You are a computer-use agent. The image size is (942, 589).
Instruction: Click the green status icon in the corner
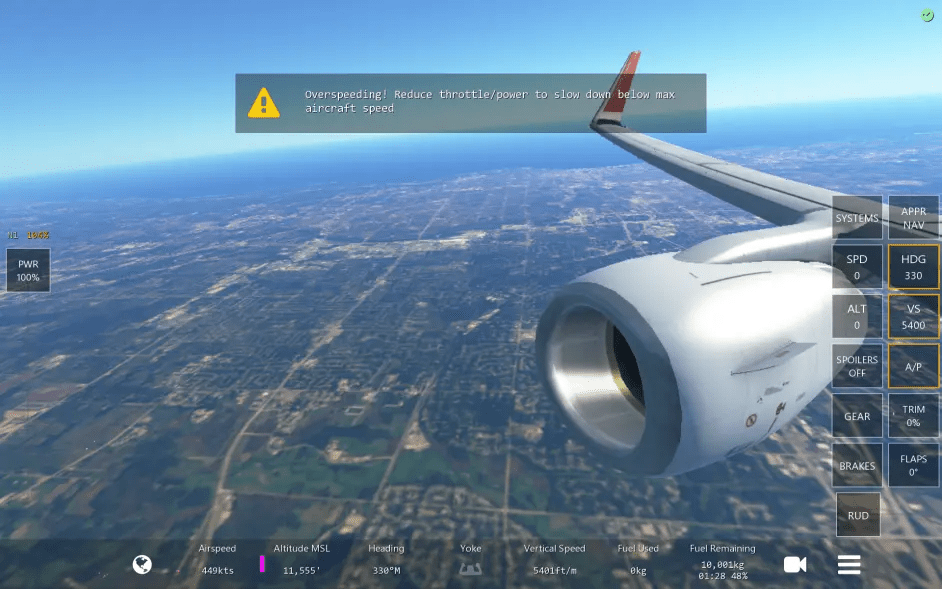[x=927, y=15]
